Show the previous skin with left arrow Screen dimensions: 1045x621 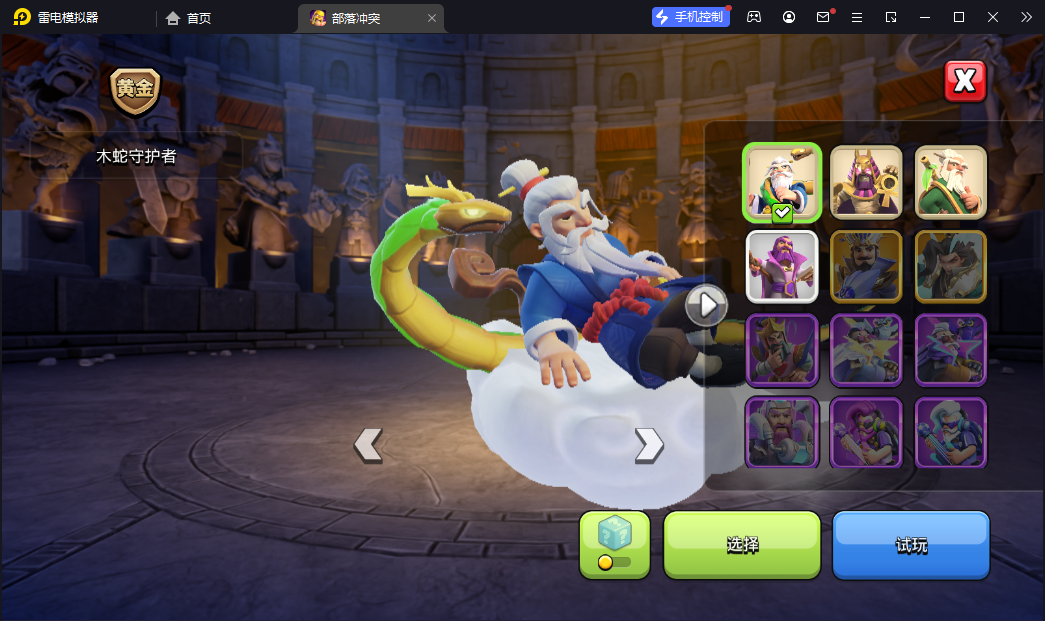[x=368, y=444]
